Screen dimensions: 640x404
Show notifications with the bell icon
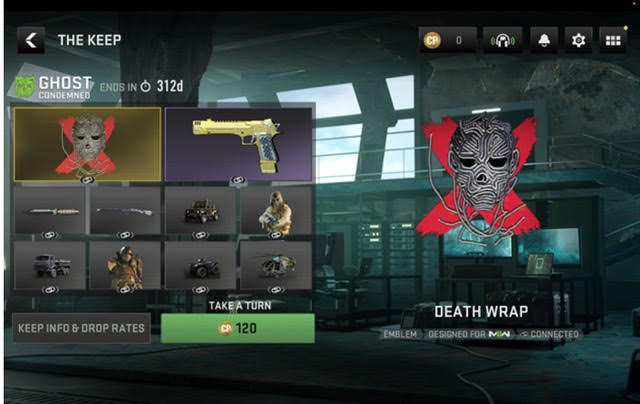546,40
